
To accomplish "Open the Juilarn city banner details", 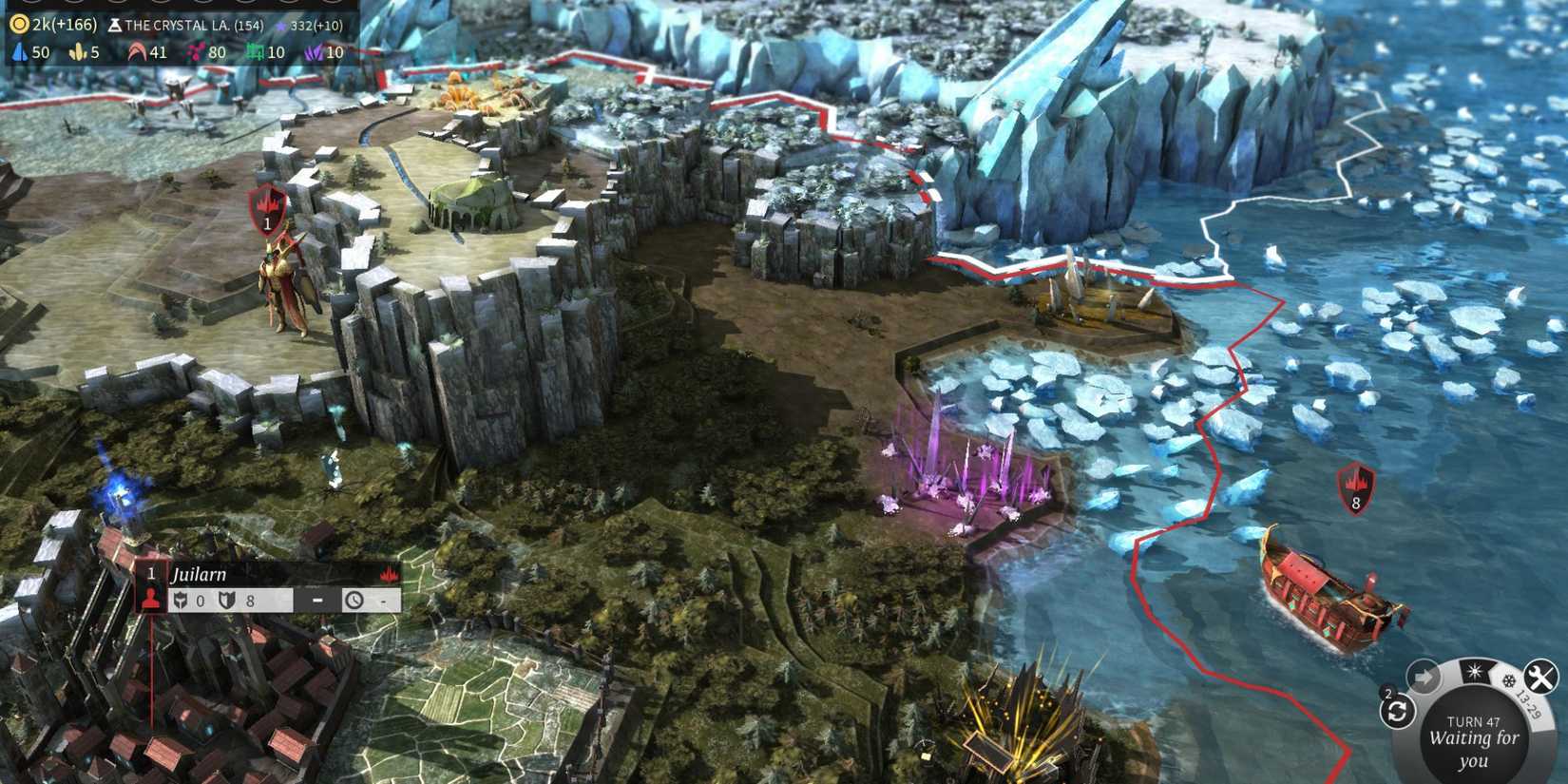I will coord(199,573).
